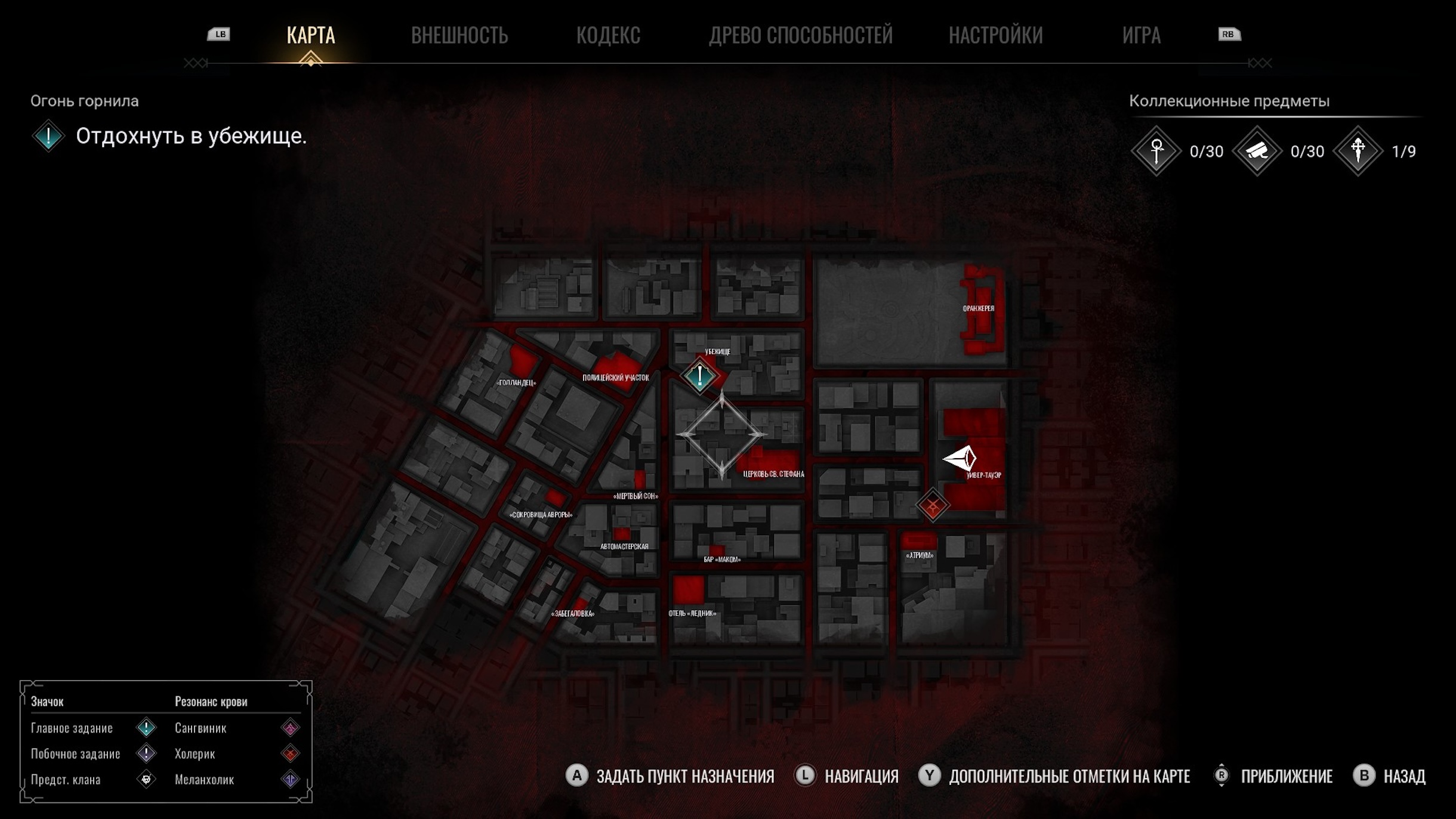Open the Древо способностей tab
Image resolution: width=1456 pixels, height=819 pixels.
pyautogui.click(x=800, y=35)
